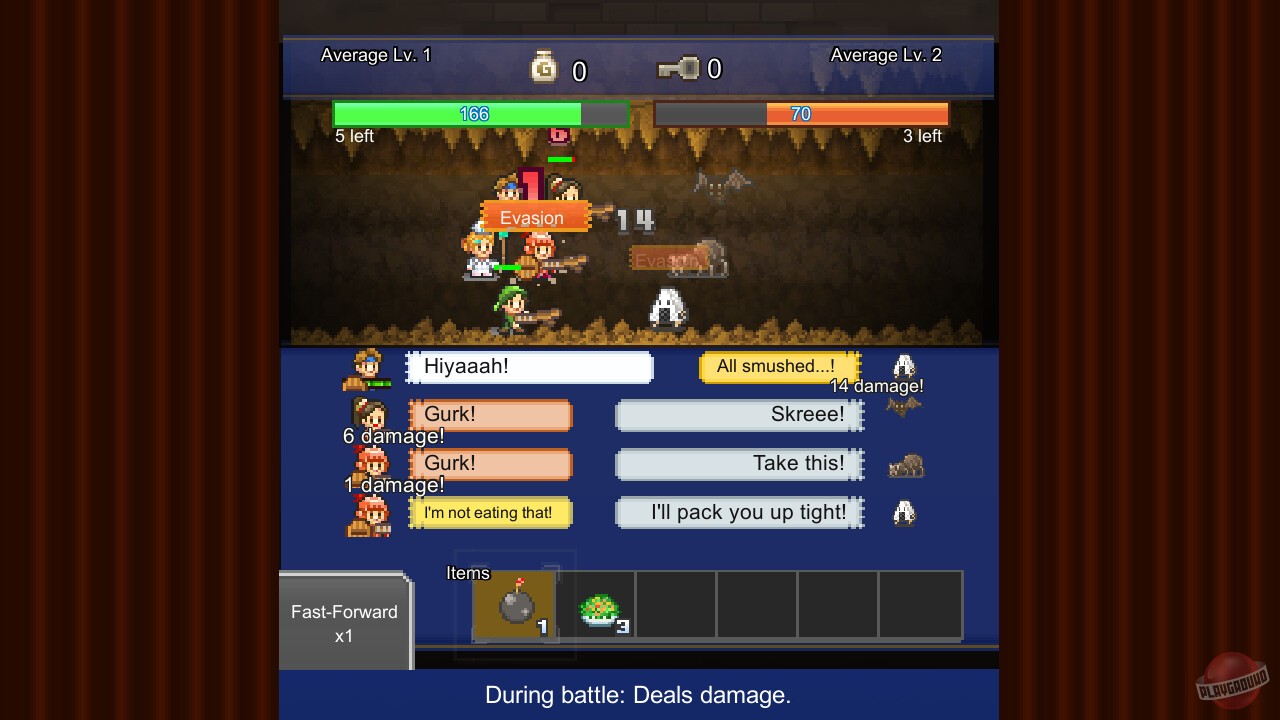The width and height of the screenshot is (1280, 720).
Task: Click the Average Lv. 2 label
Action: pos(886,55)
